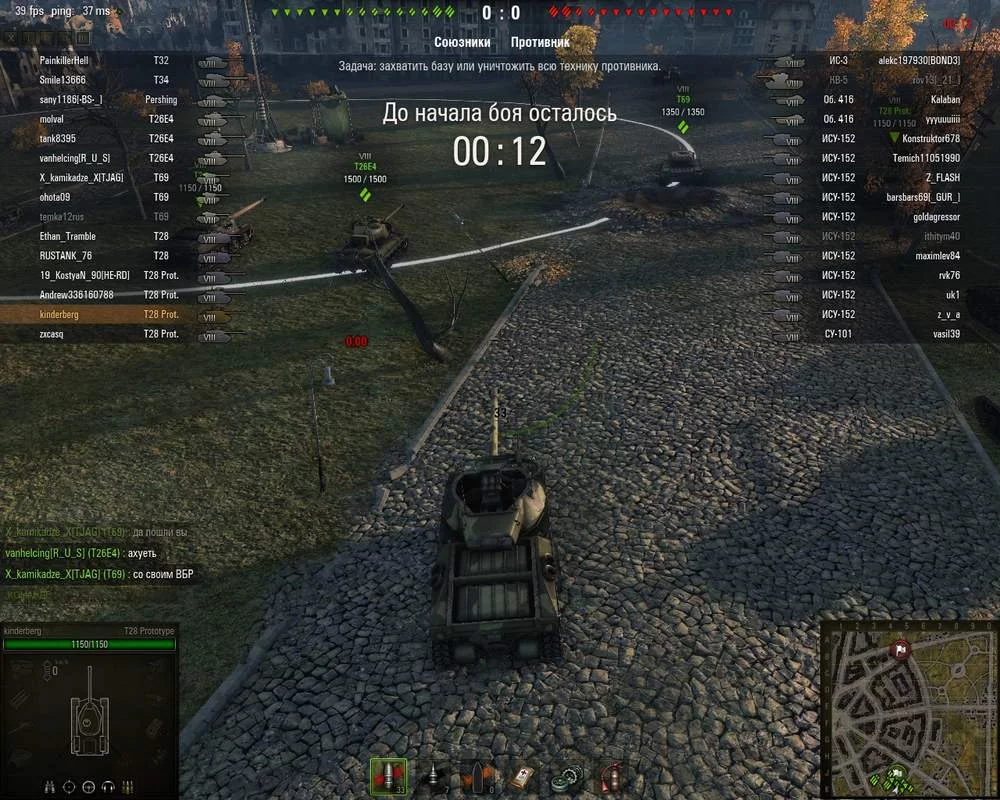Click the tank damage diagram in the panel

pyautogui.click(x=91, y=712)
